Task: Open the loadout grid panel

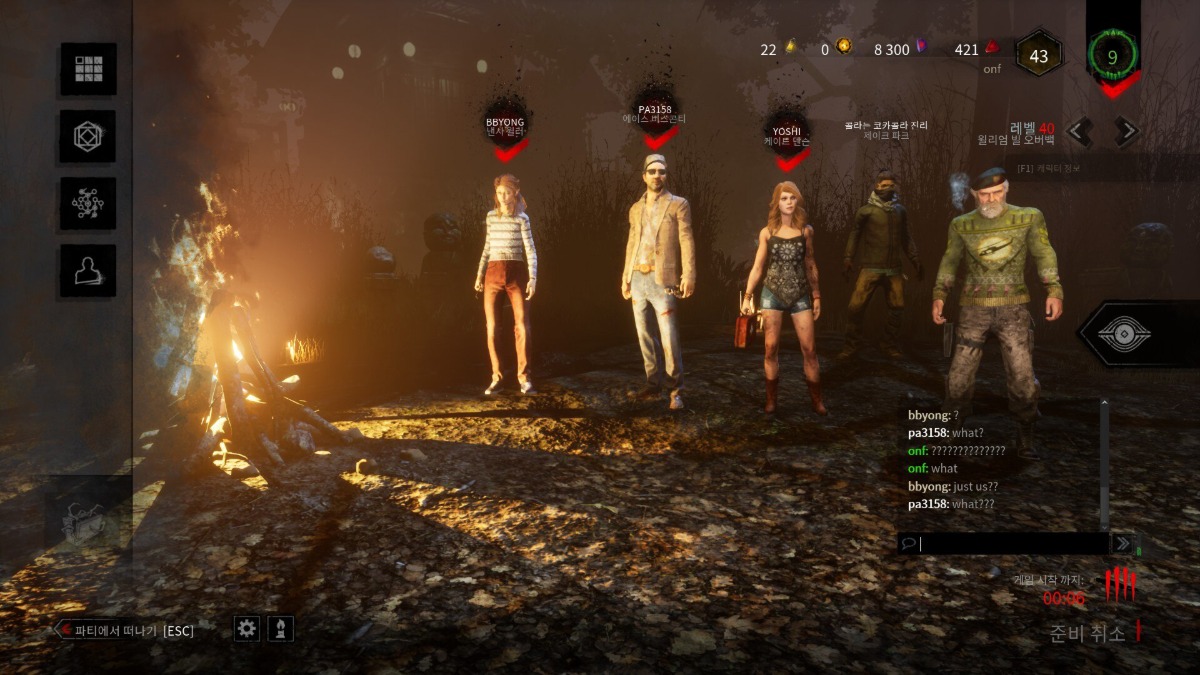Action: (88, 69)
